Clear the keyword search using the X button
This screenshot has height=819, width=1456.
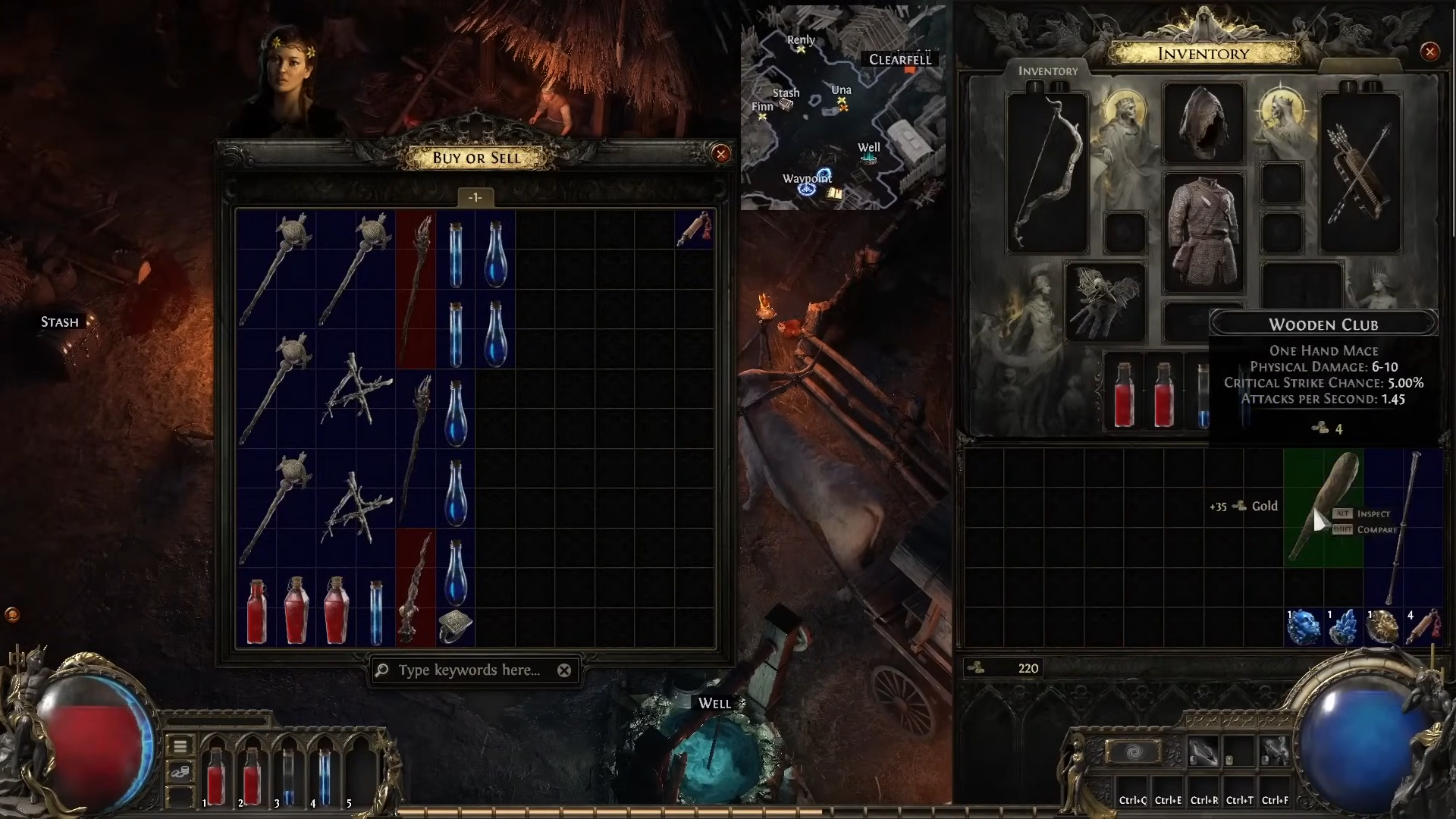pyautogui.click(x=565, y=670)
